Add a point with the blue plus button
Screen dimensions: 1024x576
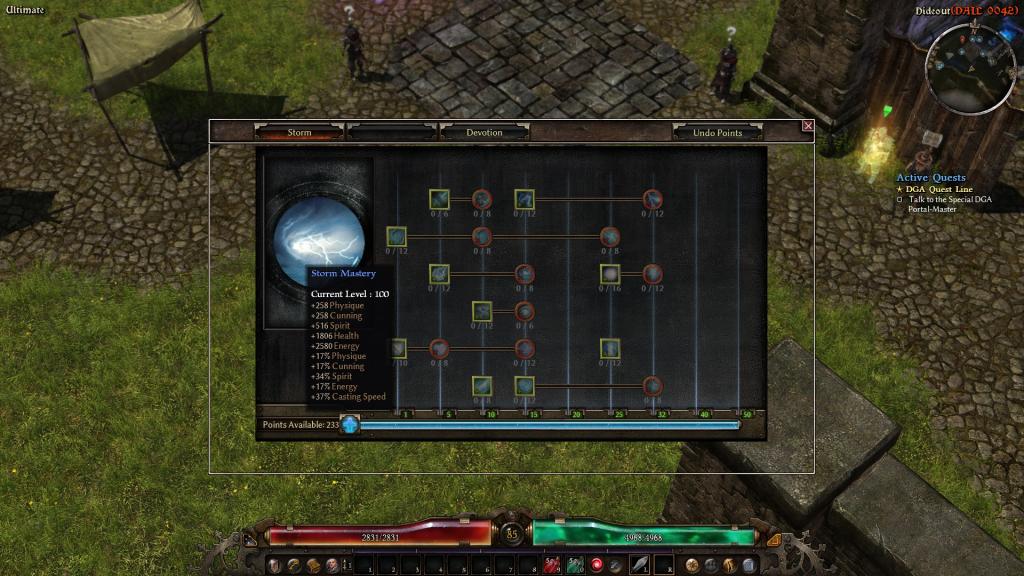point(350,425)
